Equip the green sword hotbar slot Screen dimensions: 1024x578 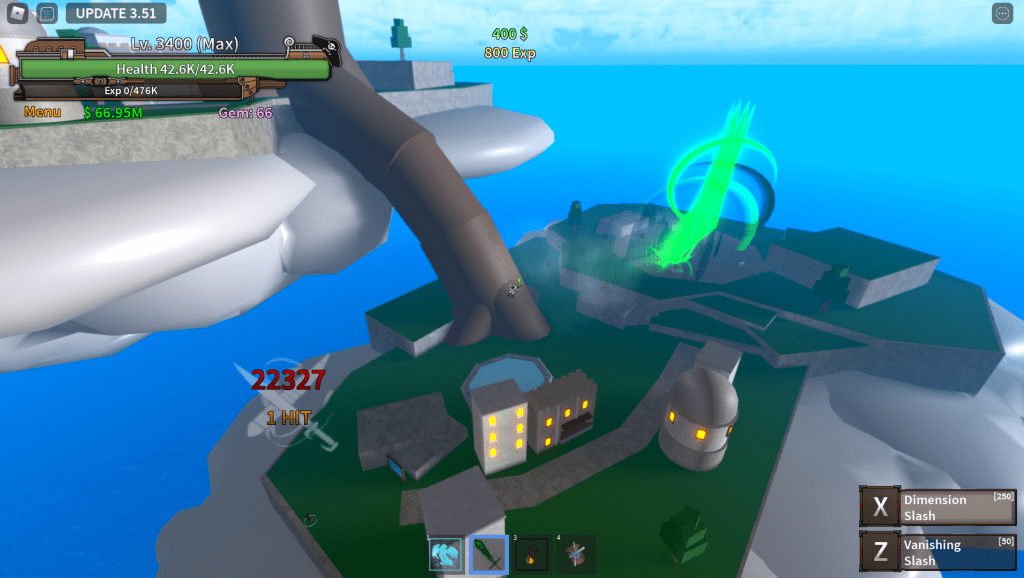(x=489, y=554)
